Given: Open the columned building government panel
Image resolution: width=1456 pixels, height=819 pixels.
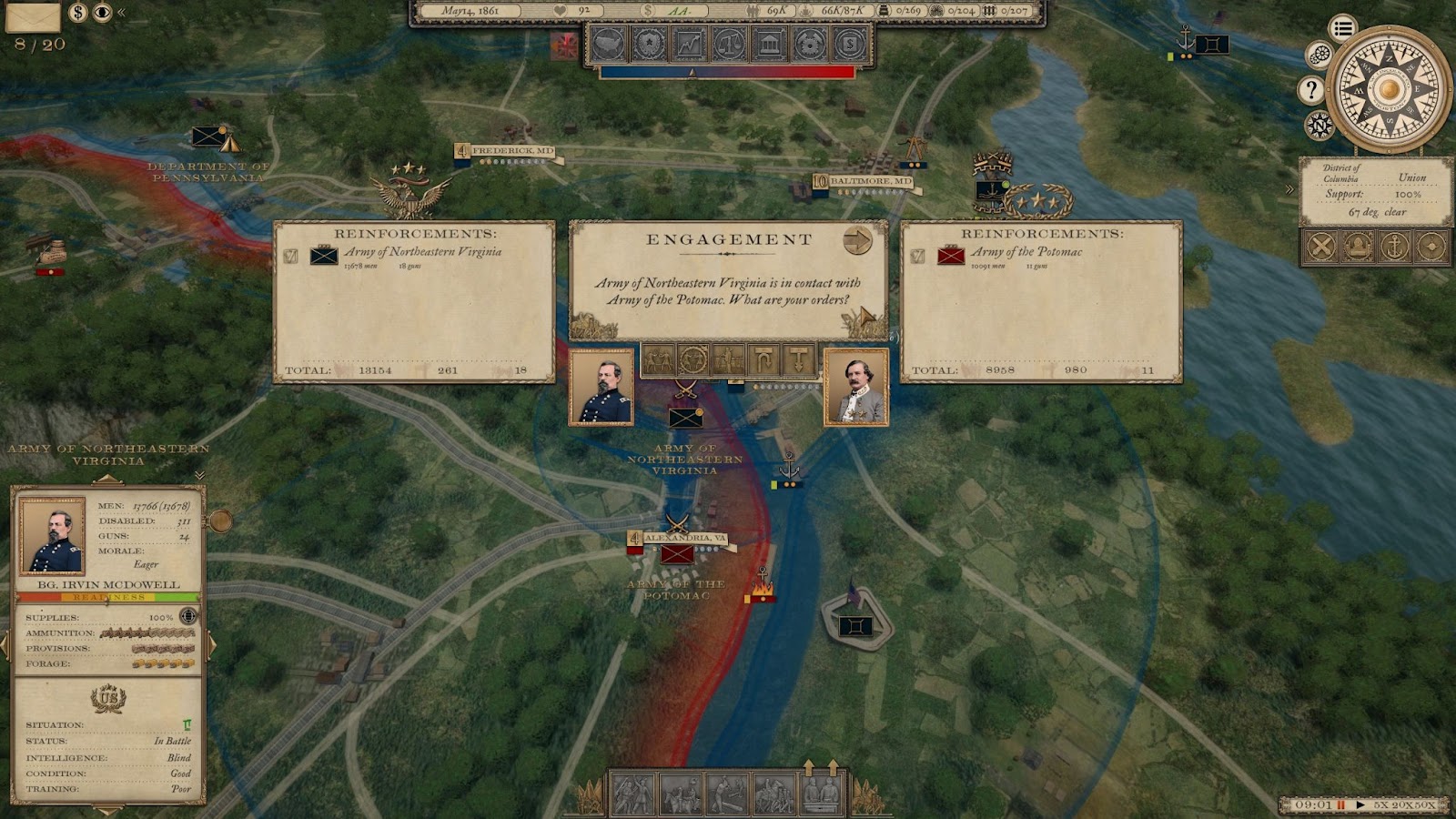Looking at the screenshot, I should pos(769,44).
